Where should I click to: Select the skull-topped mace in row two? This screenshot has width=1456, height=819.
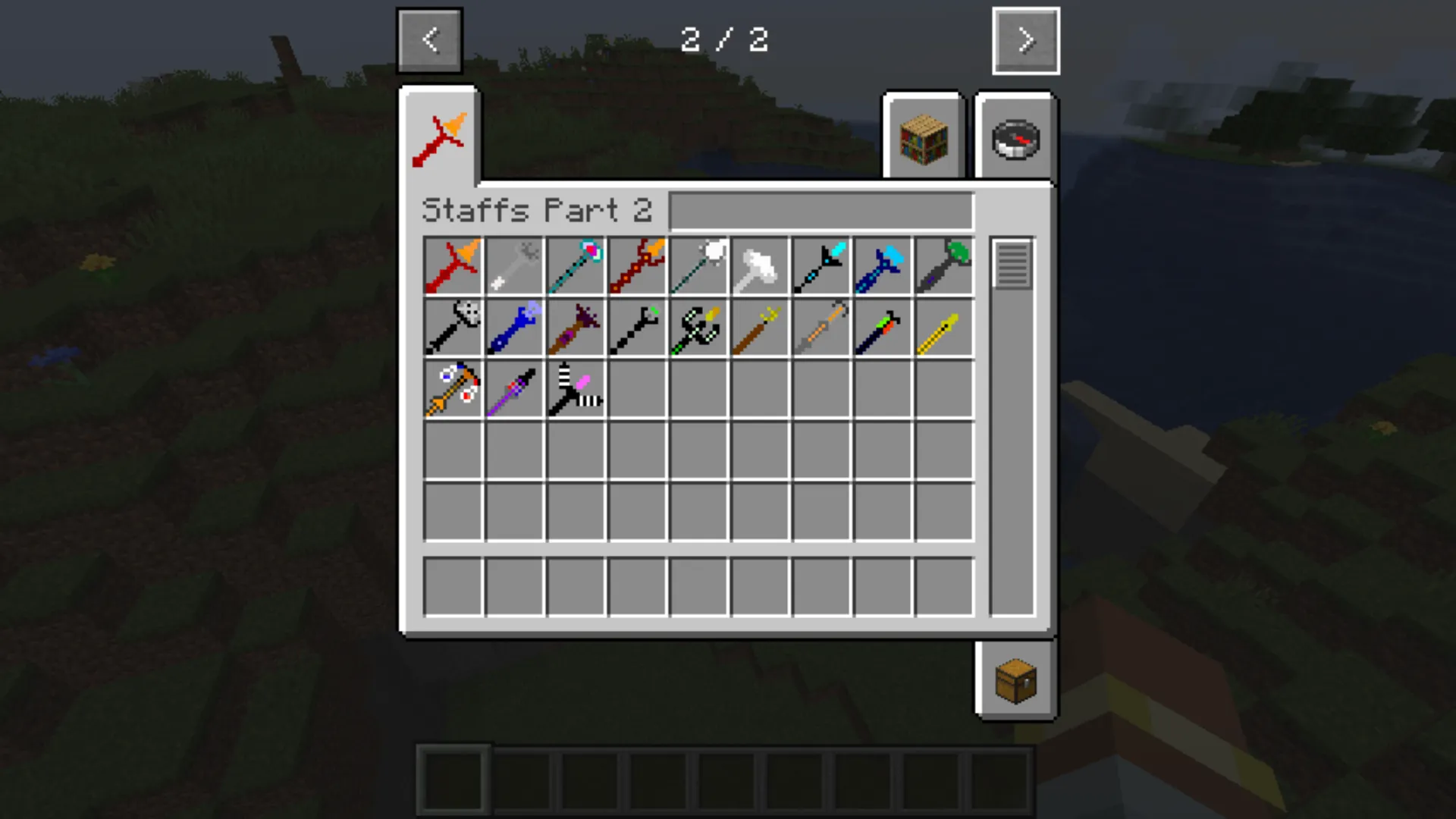click(453, 327)
